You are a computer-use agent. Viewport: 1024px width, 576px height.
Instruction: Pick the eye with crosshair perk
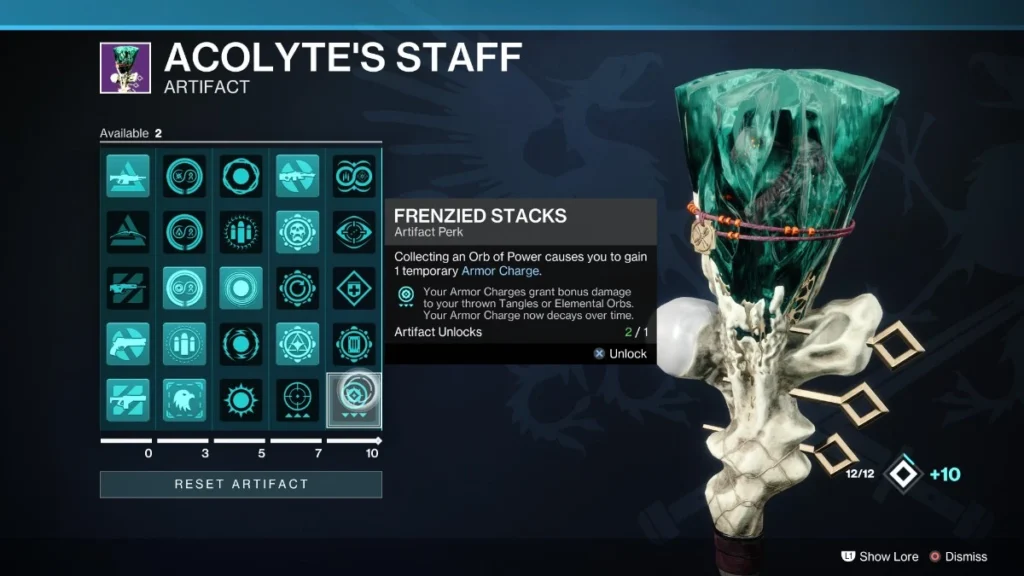(353, 231)
